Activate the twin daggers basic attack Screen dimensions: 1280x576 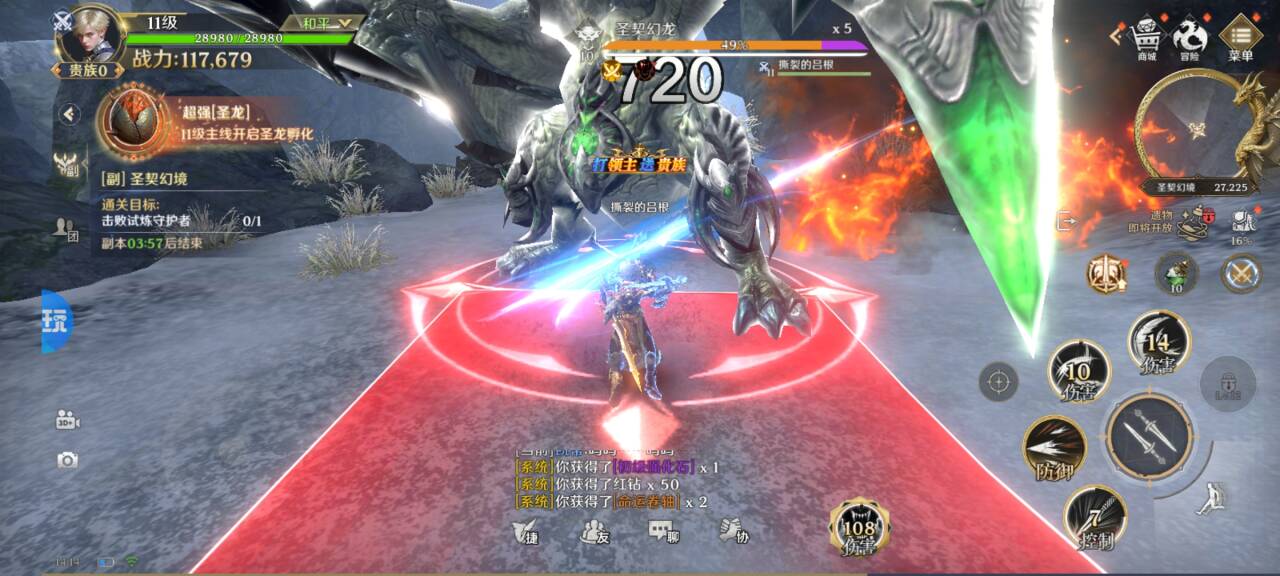pos(1149,436)
